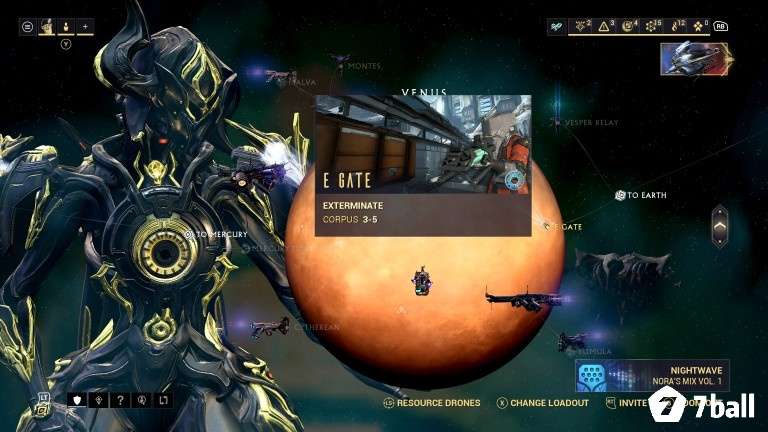This screenshot has height=432, width=768.
Task: Expand the map planet scroll arrow
Action: click(719, 226)
